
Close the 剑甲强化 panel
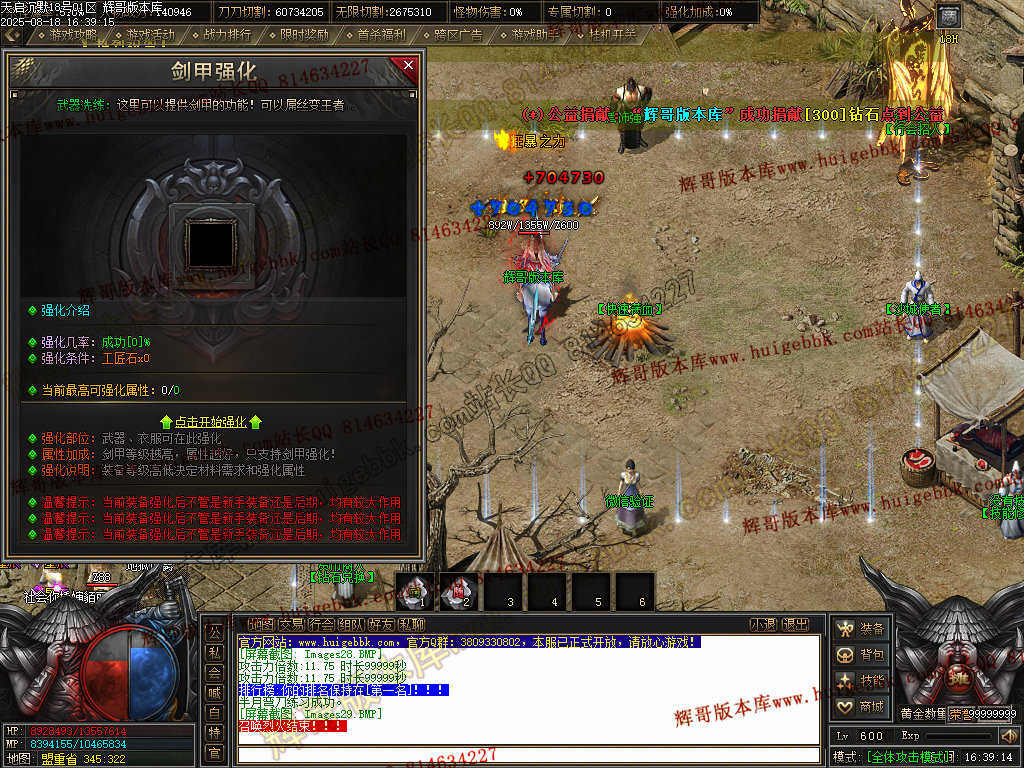[x=408, y=67]
